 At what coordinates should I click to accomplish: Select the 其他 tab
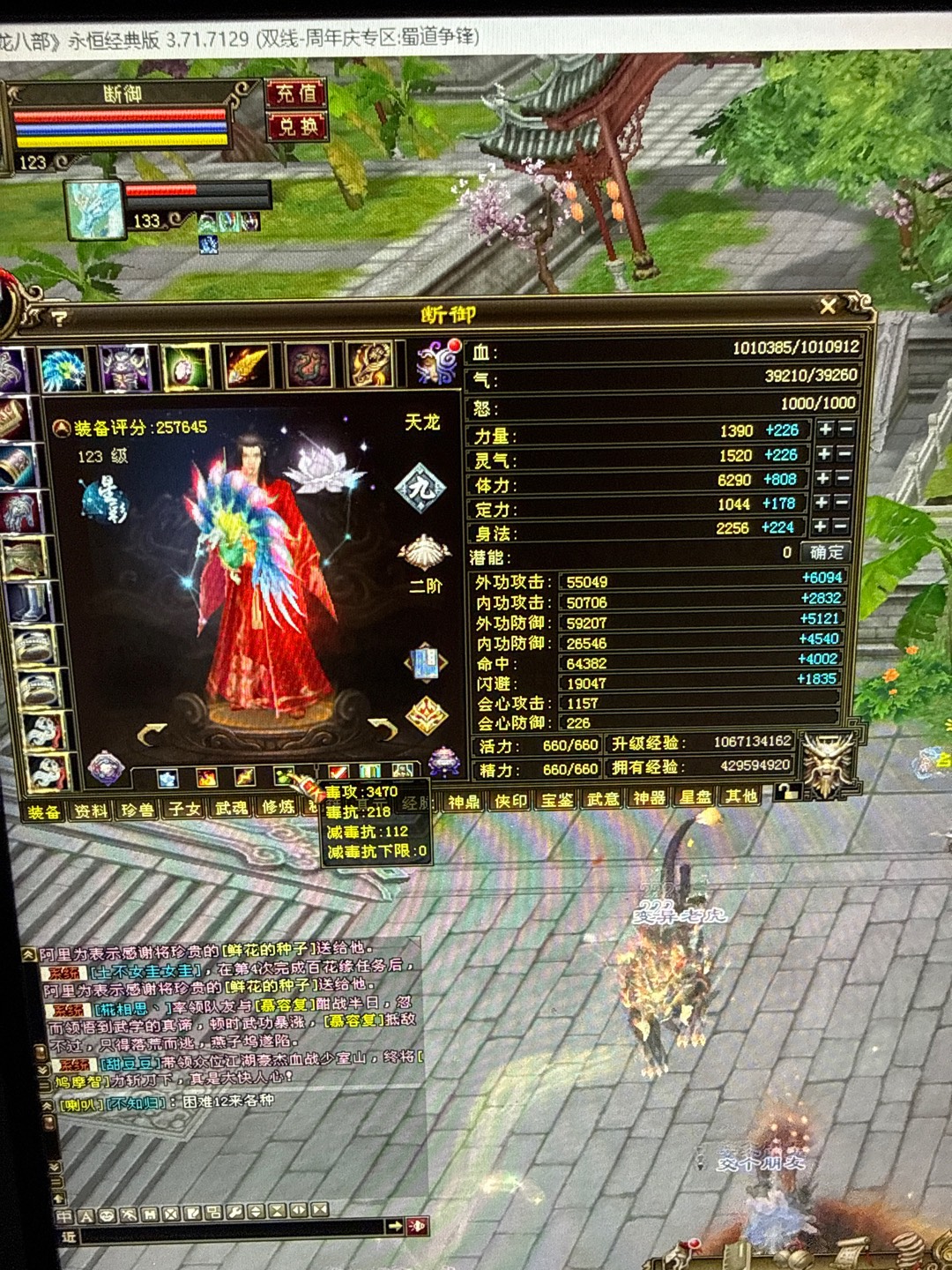(740, 796)
